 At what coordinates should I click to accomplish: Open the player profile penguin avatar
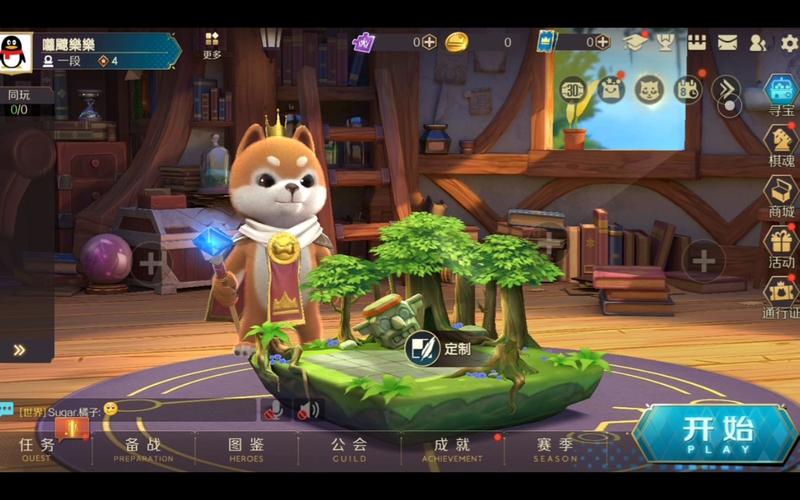13,50
